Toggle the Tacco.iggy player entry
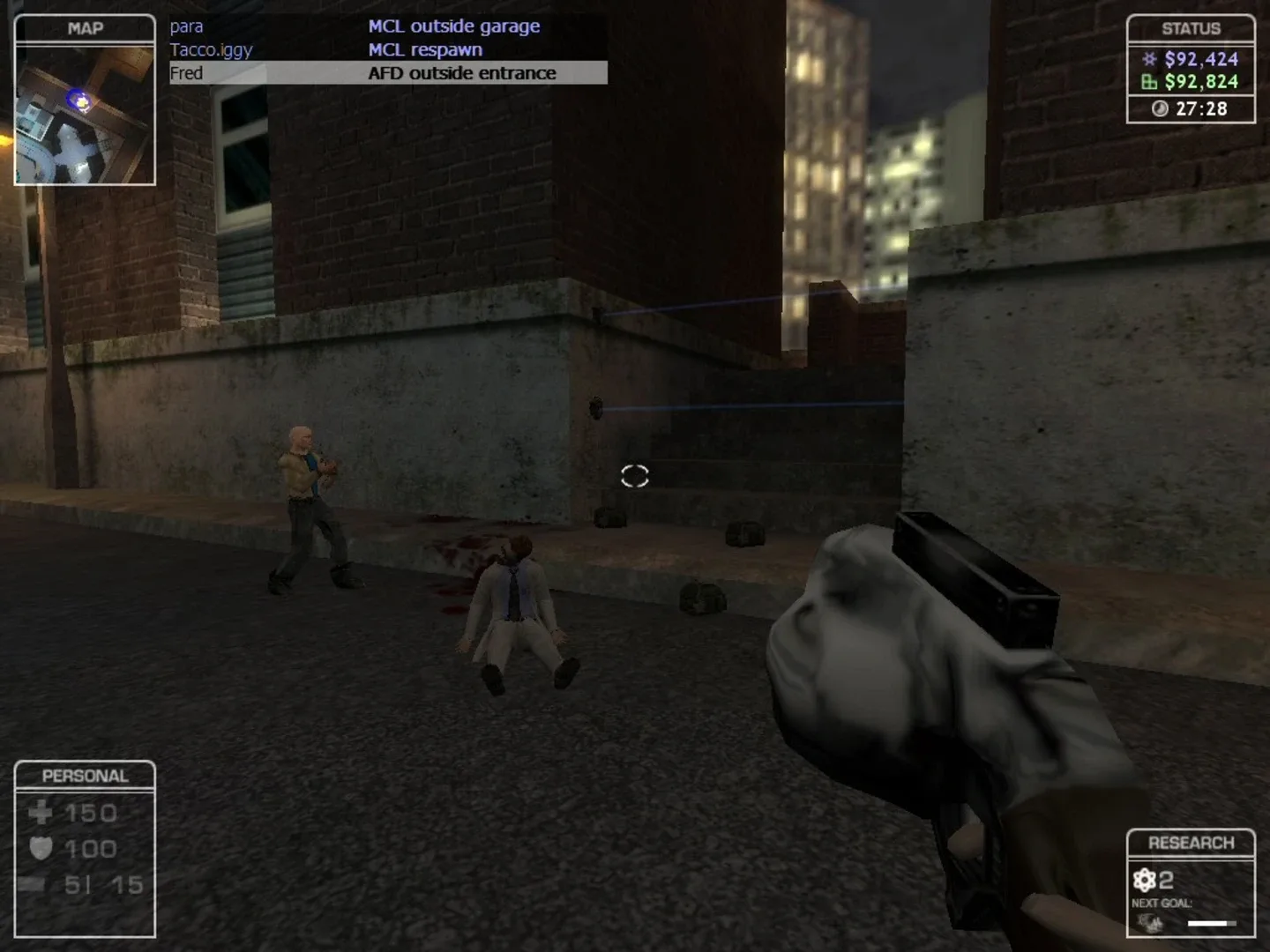Screen dimensions: 1270x952 tap(212, 49)
